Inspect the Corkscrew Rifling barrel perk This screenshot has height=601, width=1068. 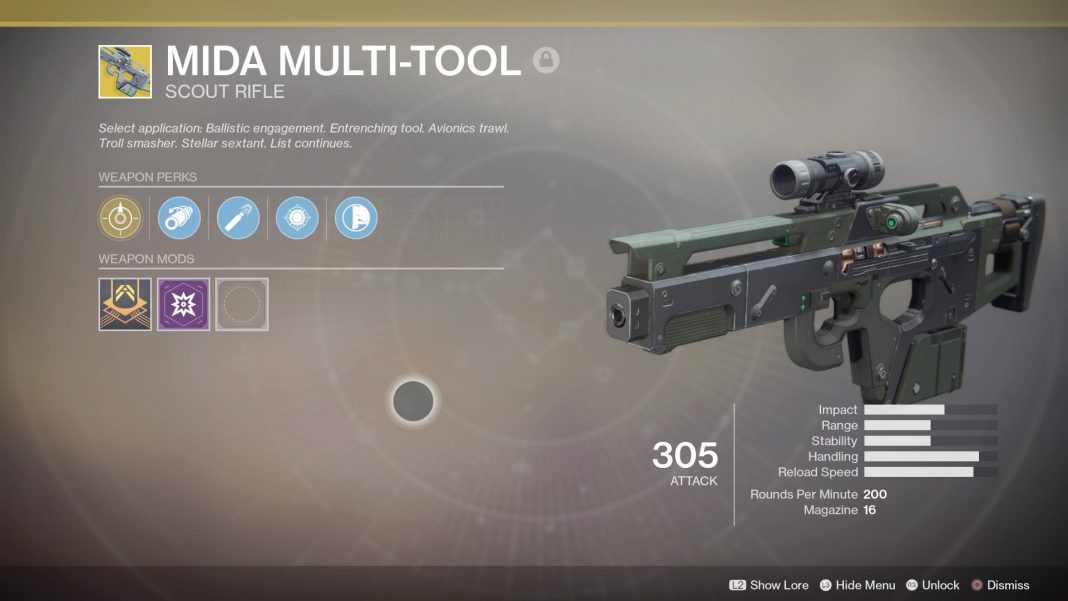coord(180,217)
